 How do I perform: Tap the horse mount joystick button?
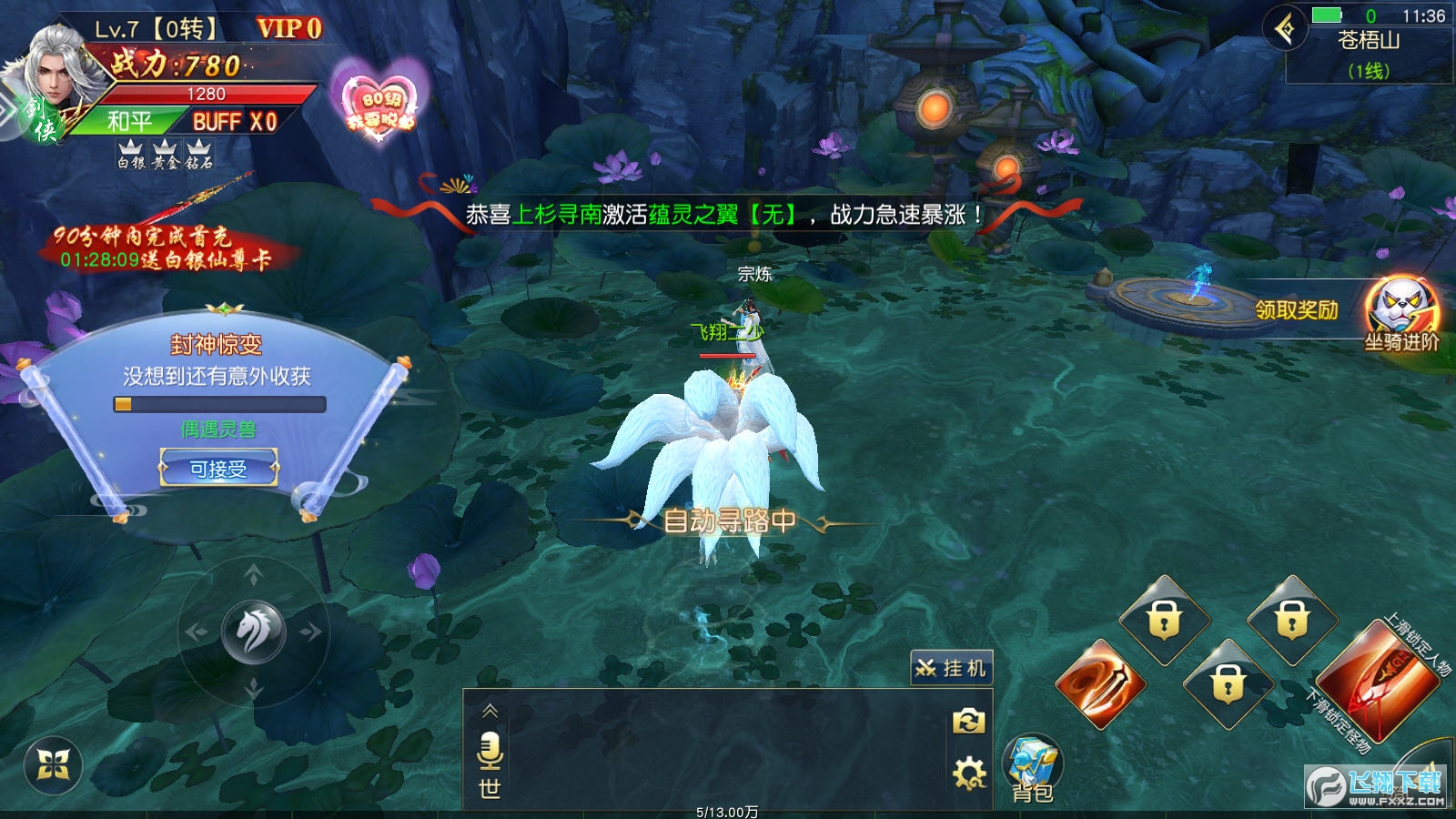click(254, 631)
